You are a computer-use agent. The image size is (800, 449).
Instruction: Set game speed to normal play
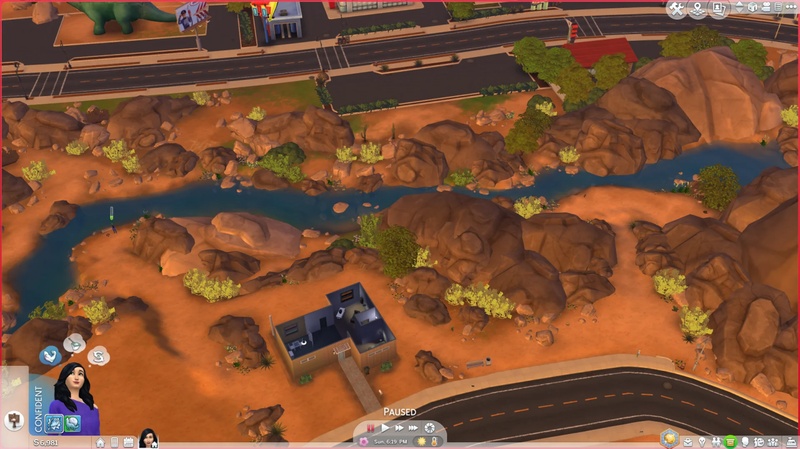pos(384,427)
